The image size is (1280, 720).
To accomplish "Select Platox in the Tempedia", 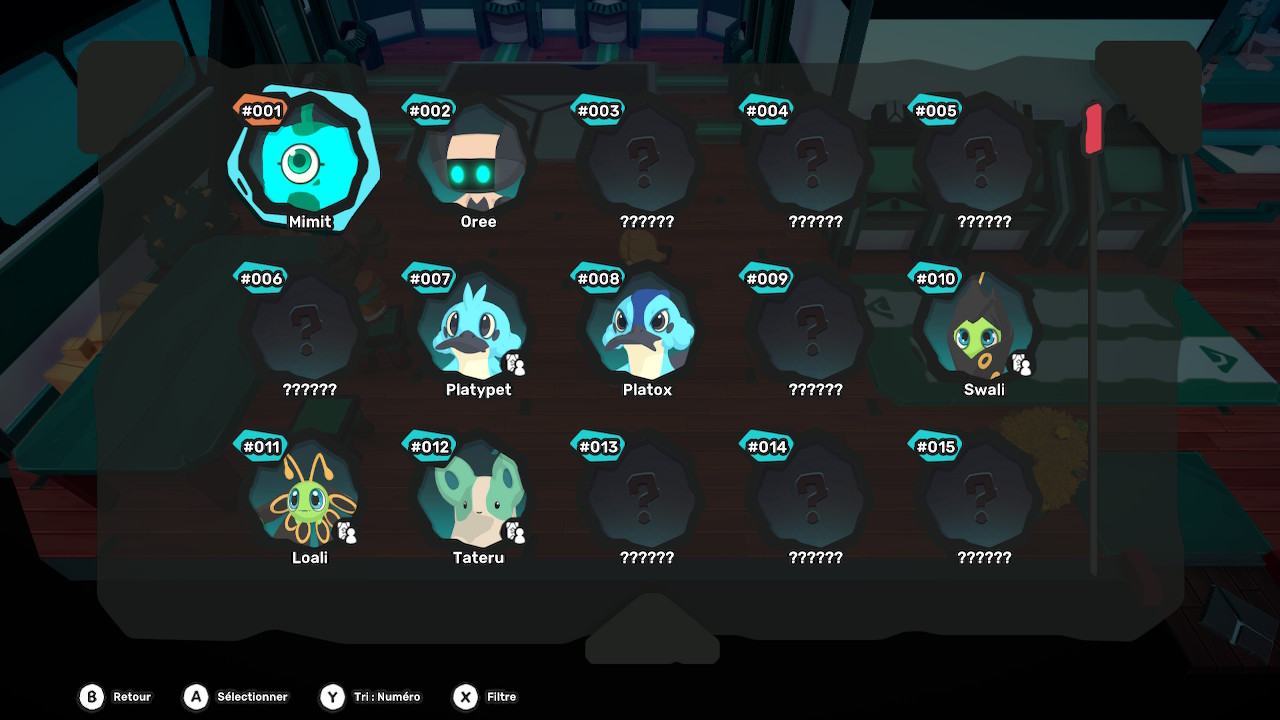I will [642, 331].
